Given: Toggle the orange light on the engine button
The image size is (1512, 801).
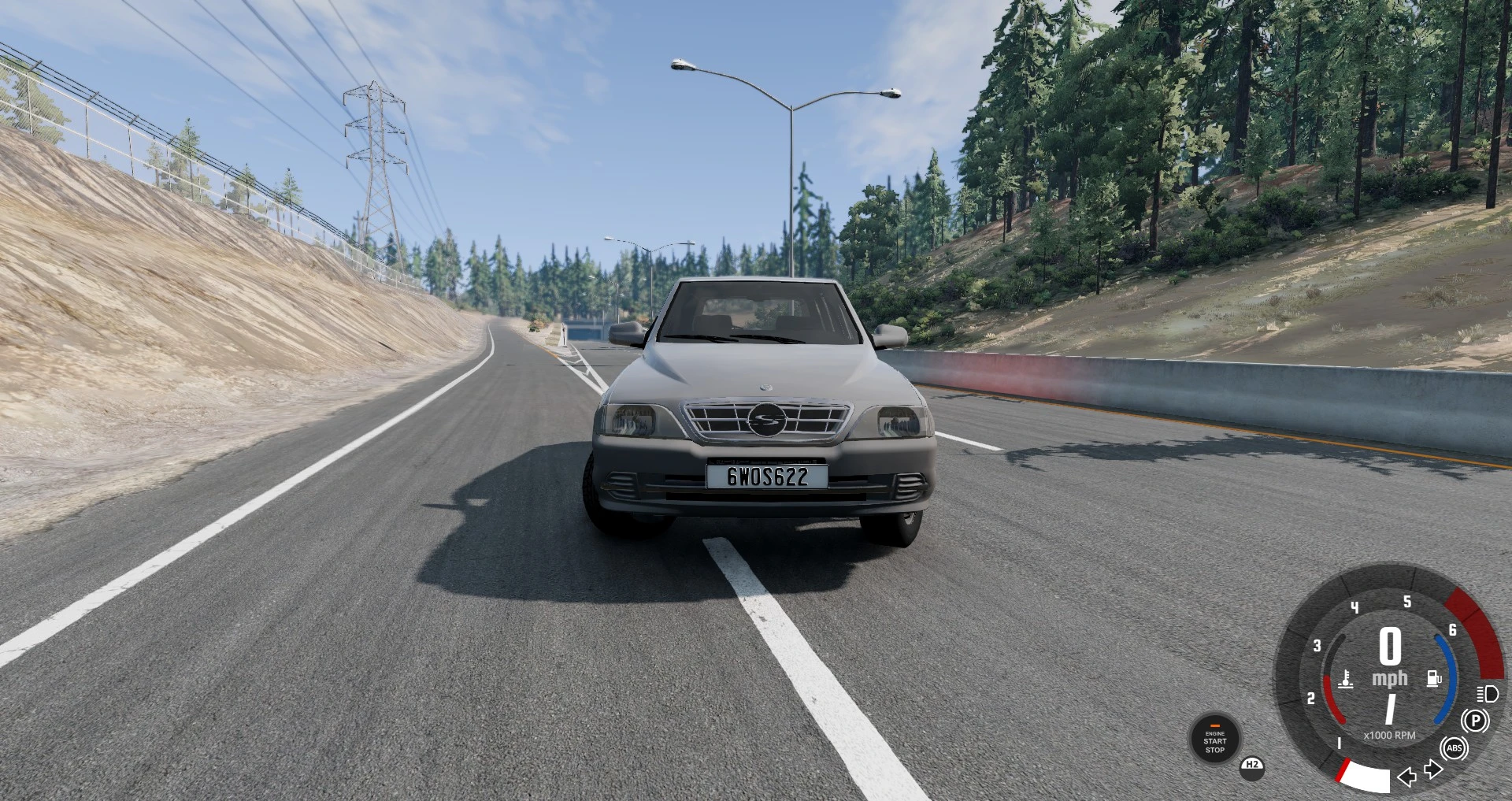Looking at the screenshot, I should pyautogui.click(x=1215, y=725).
